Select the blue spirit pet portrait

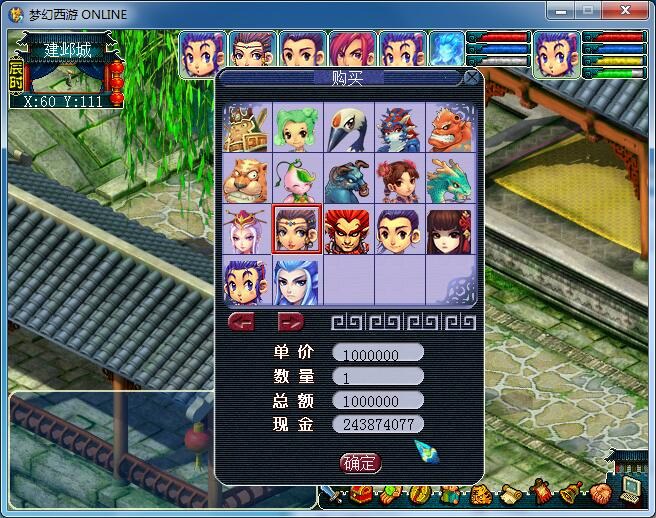coord(445,49)
